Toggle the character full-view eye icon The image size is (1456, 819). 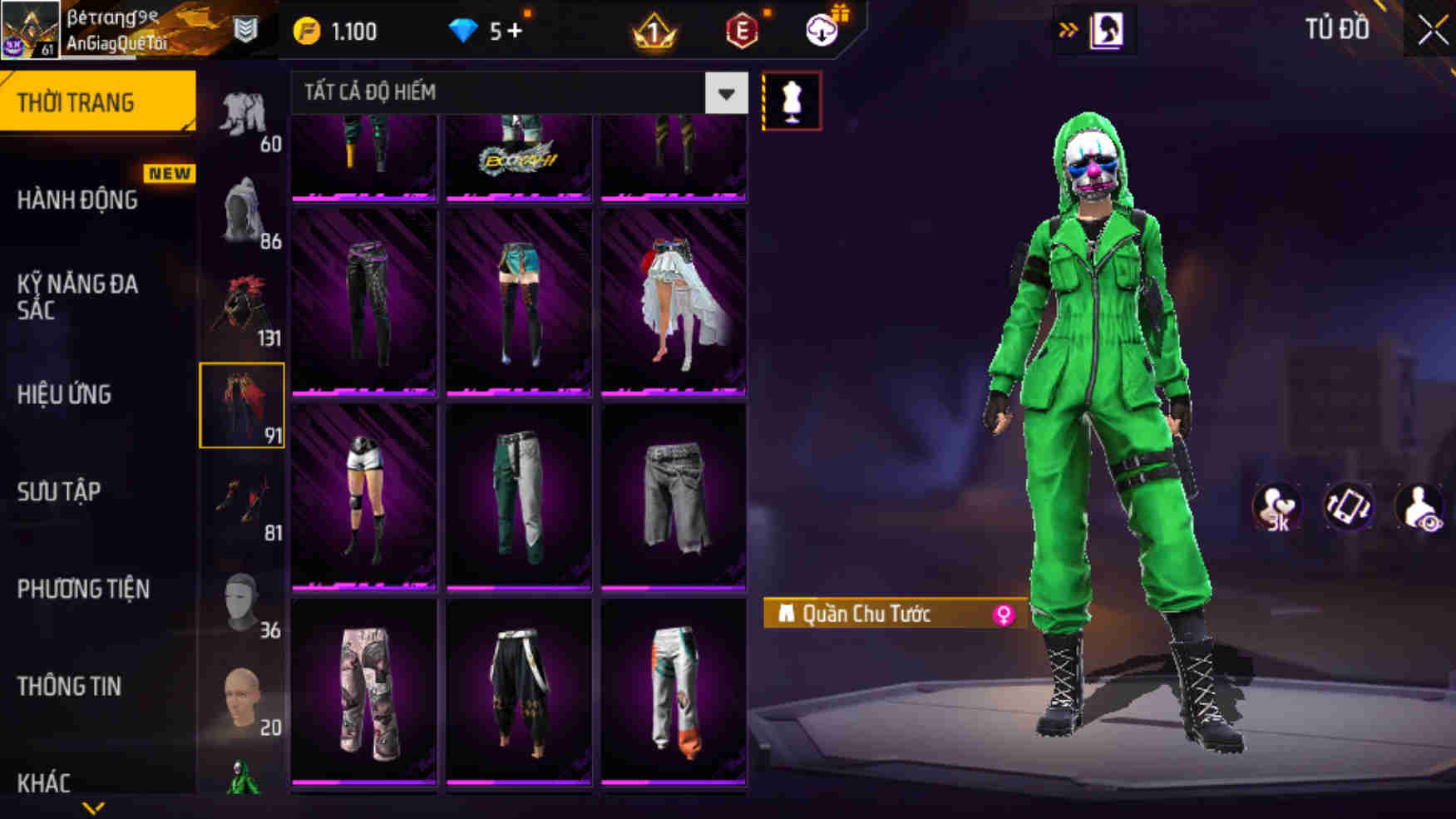tap(1419, 507)
